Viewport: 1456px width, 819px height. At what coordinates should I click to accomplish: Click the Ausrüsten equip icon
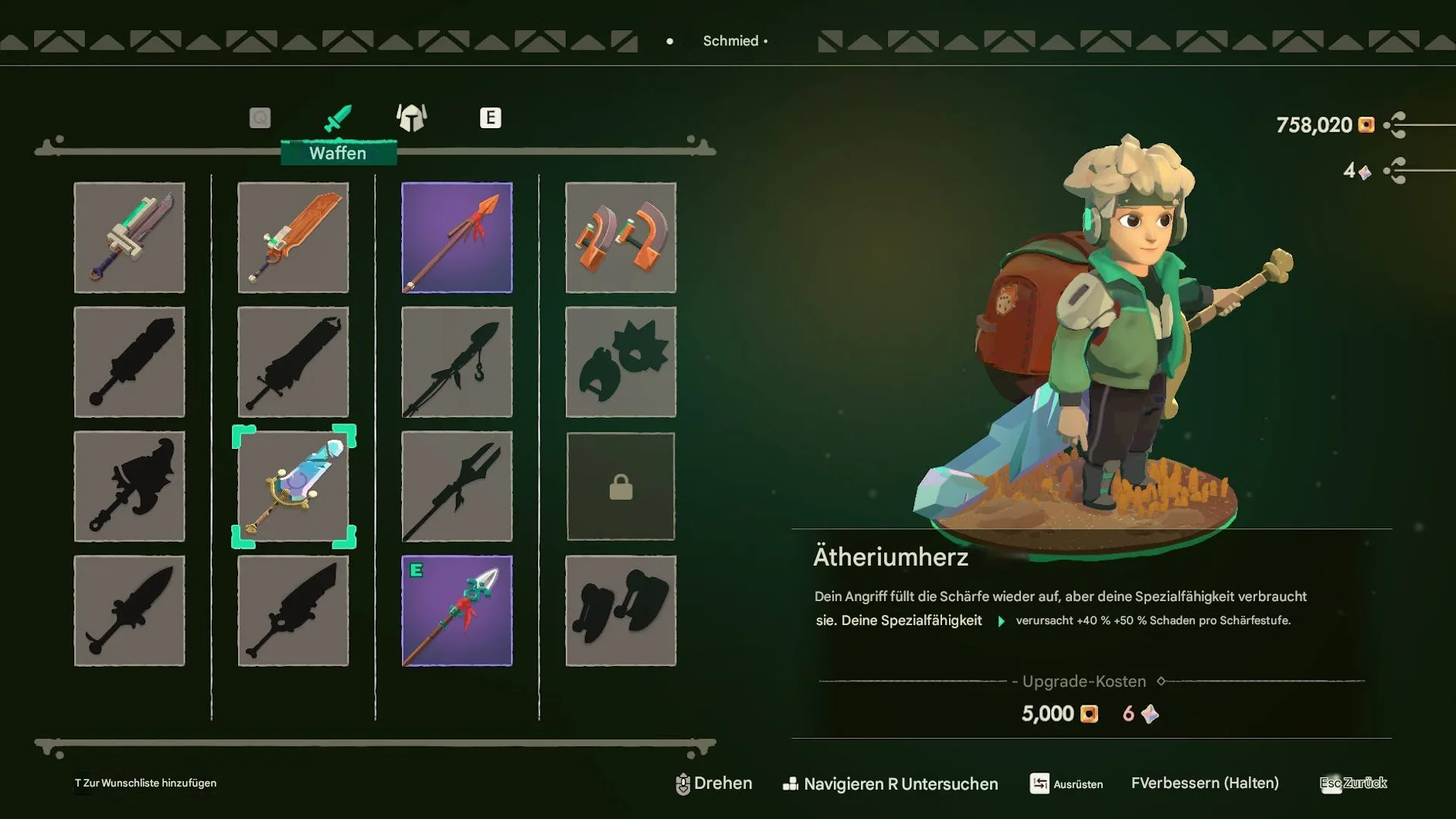point(1039,783)
